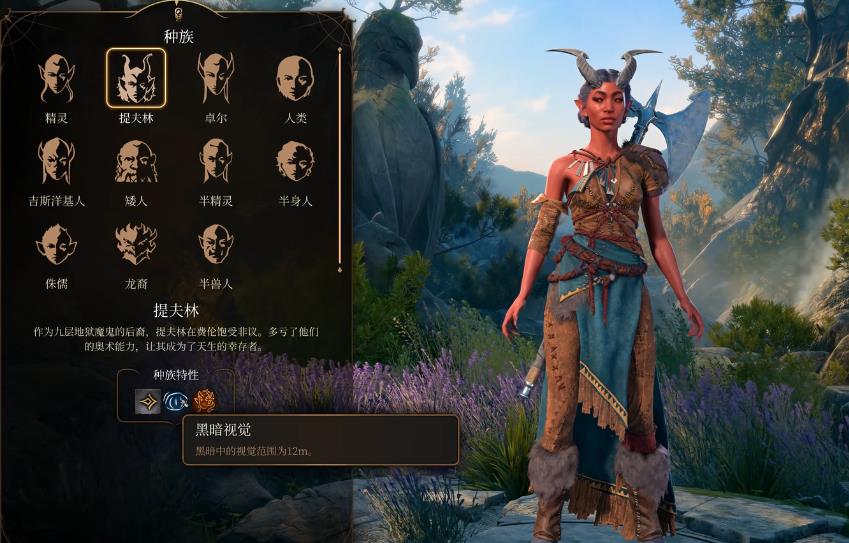Pick the 卓尔 (Drow) race
Image resolution: width=849 pixels, height=543 pixels.
click(216, 78)
